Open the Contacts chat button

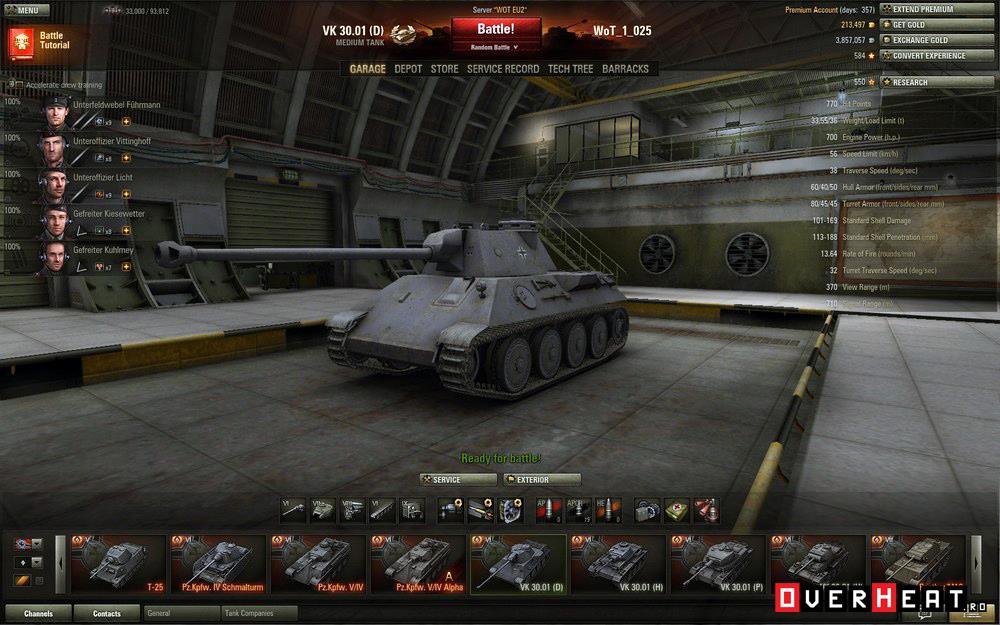[x=106, y=613]
